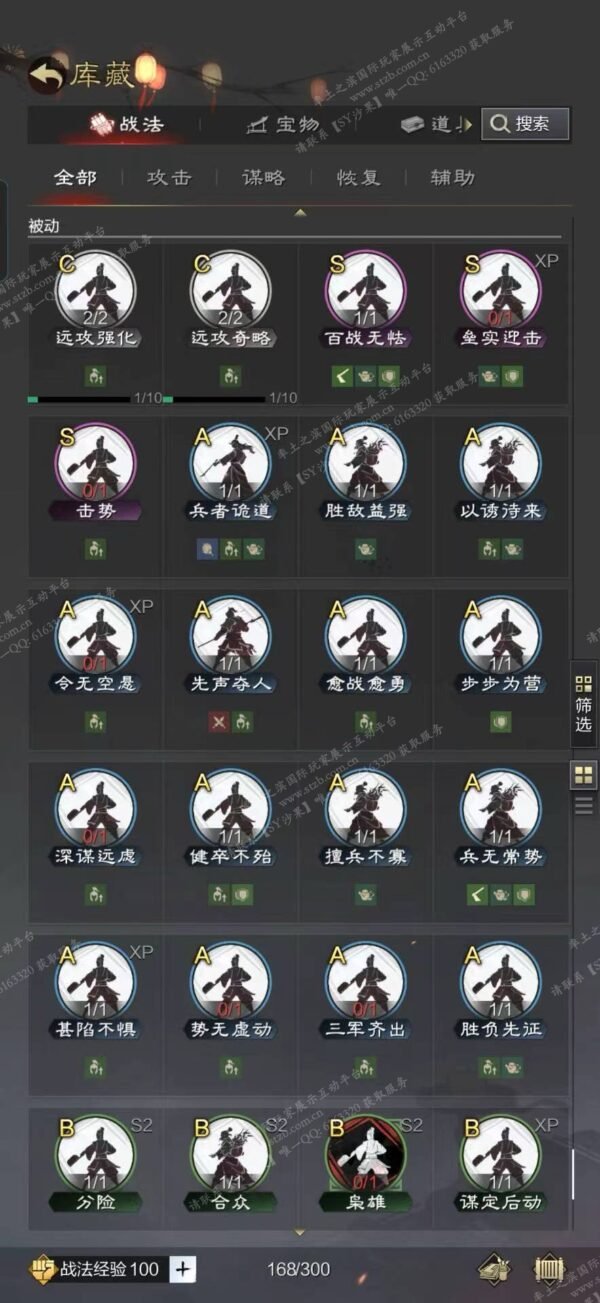600x1303 pixels.
Task: Add 战法经验 with the plus button
Action: 183,1269
